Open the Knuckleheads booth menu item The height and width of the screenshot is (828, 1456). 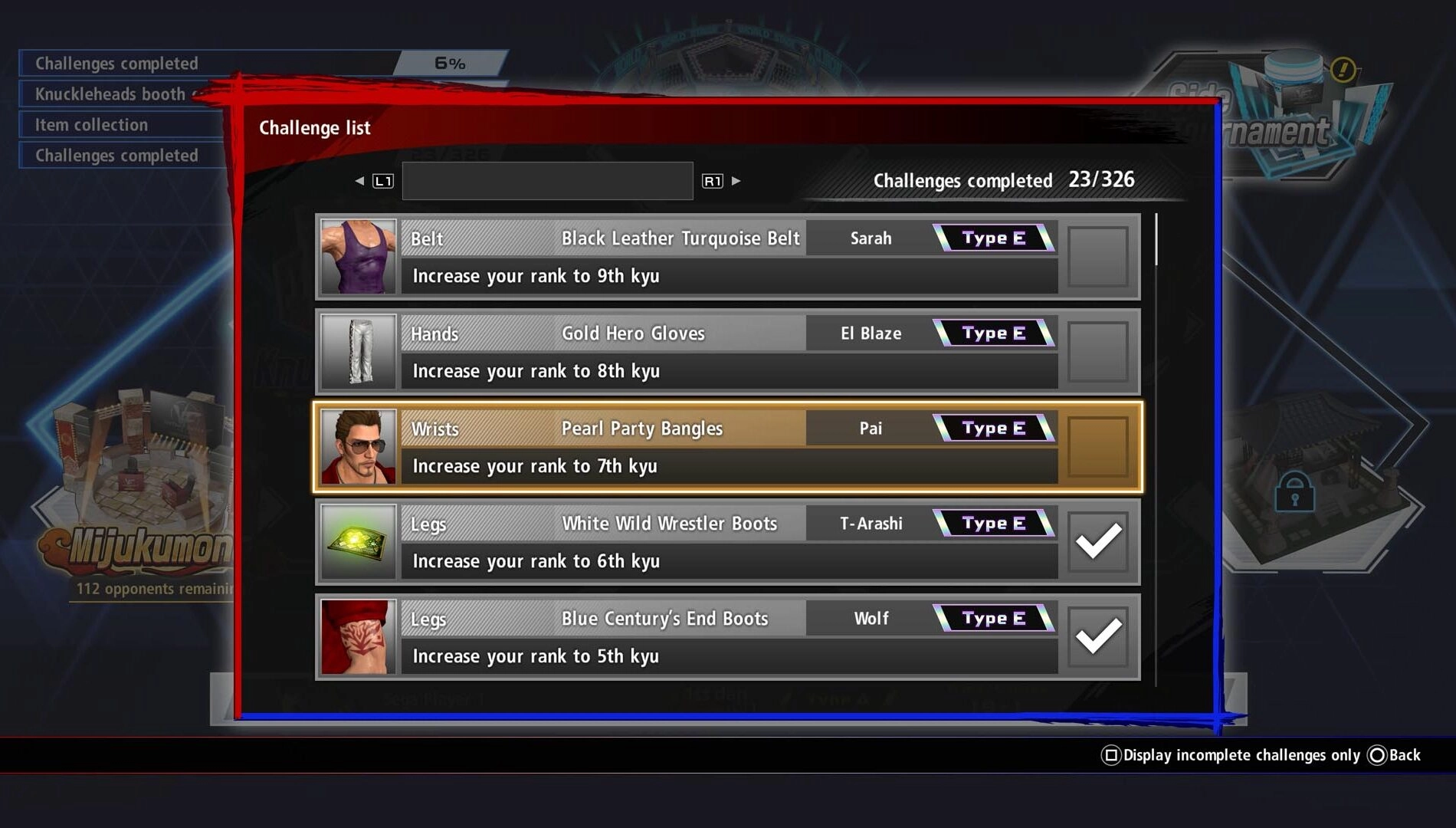[107, 94]
